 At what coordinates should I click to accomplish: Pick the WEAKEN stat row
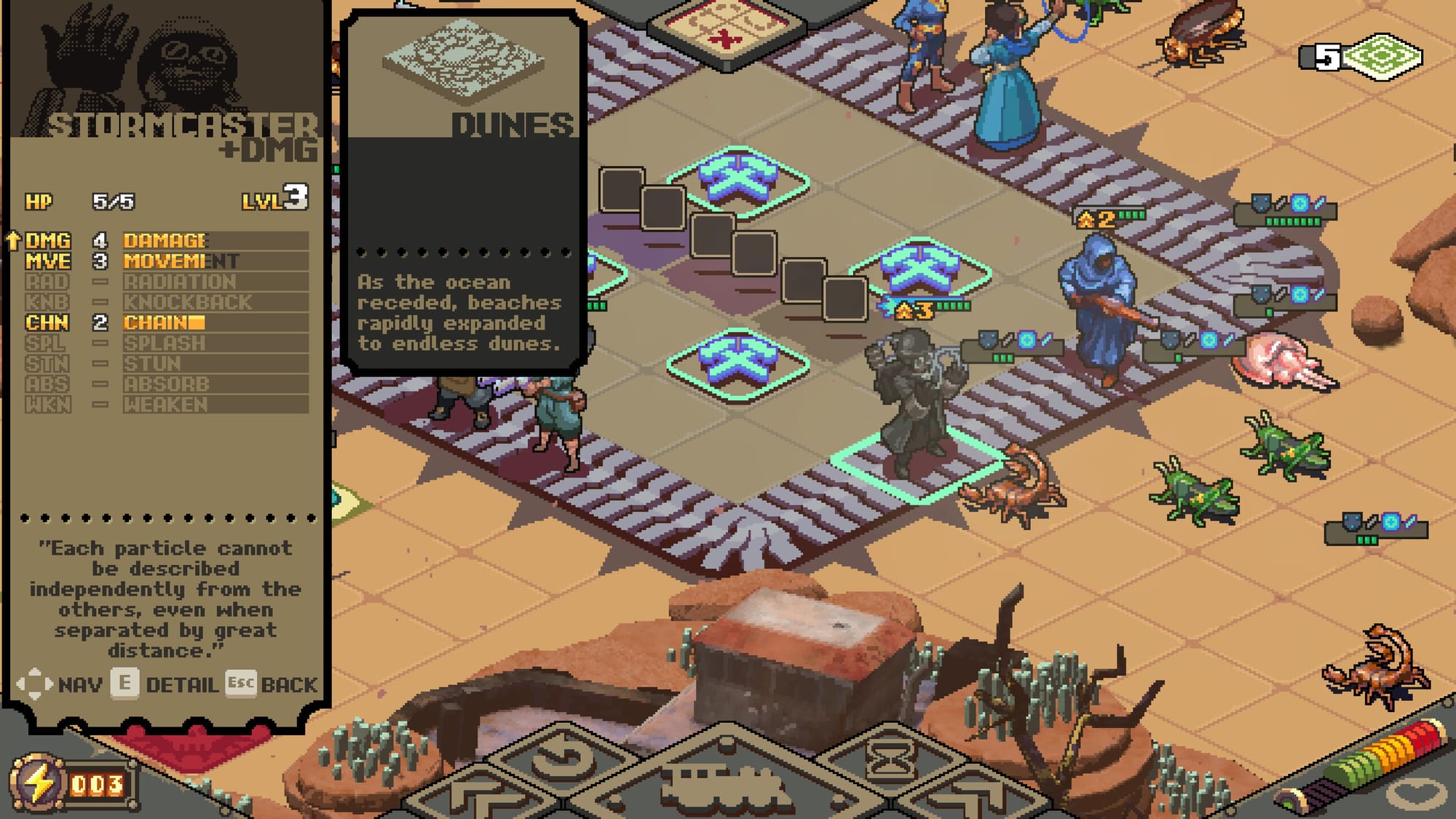click(x=166, y=404)
